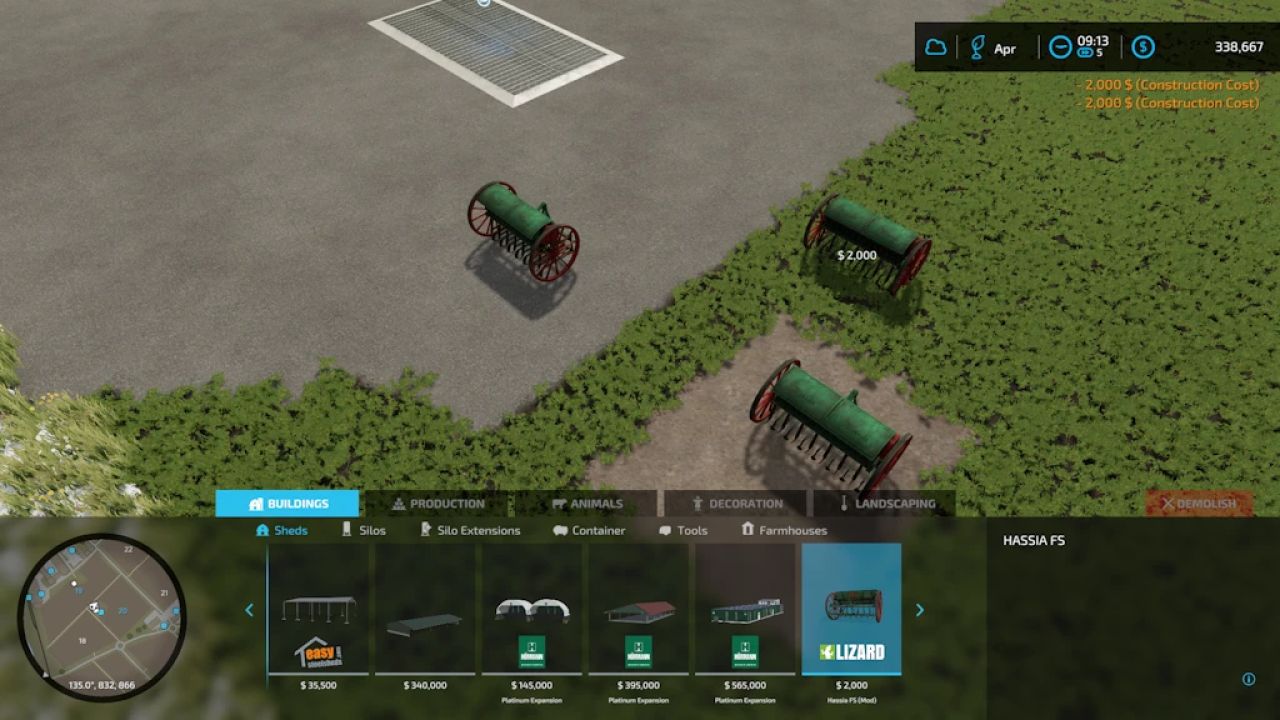Open the Animals tab
This screenshot has width=1280, height=720.
pos(585,504)
